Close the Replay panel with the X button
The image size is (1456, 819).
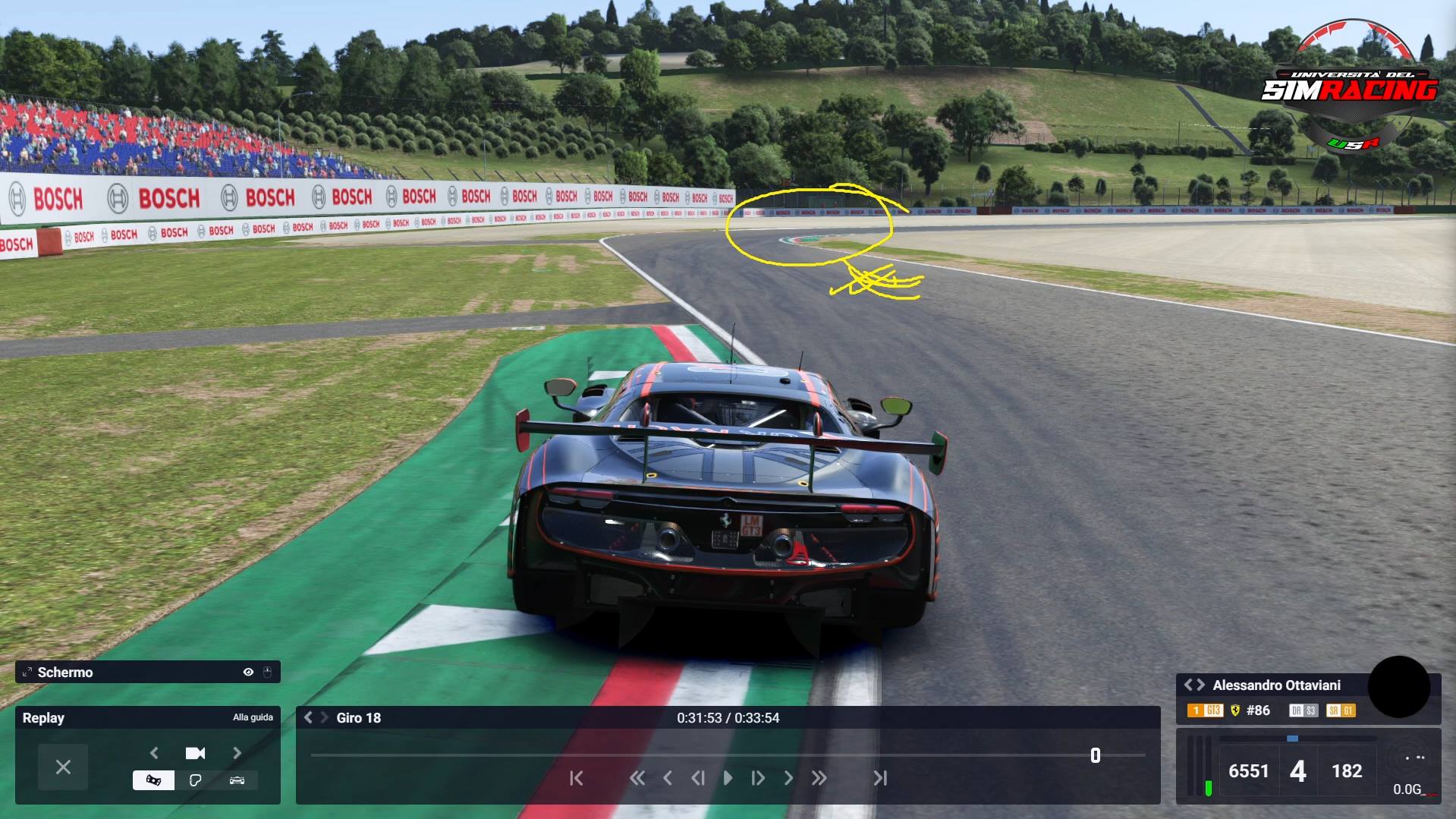coord(63,767)
